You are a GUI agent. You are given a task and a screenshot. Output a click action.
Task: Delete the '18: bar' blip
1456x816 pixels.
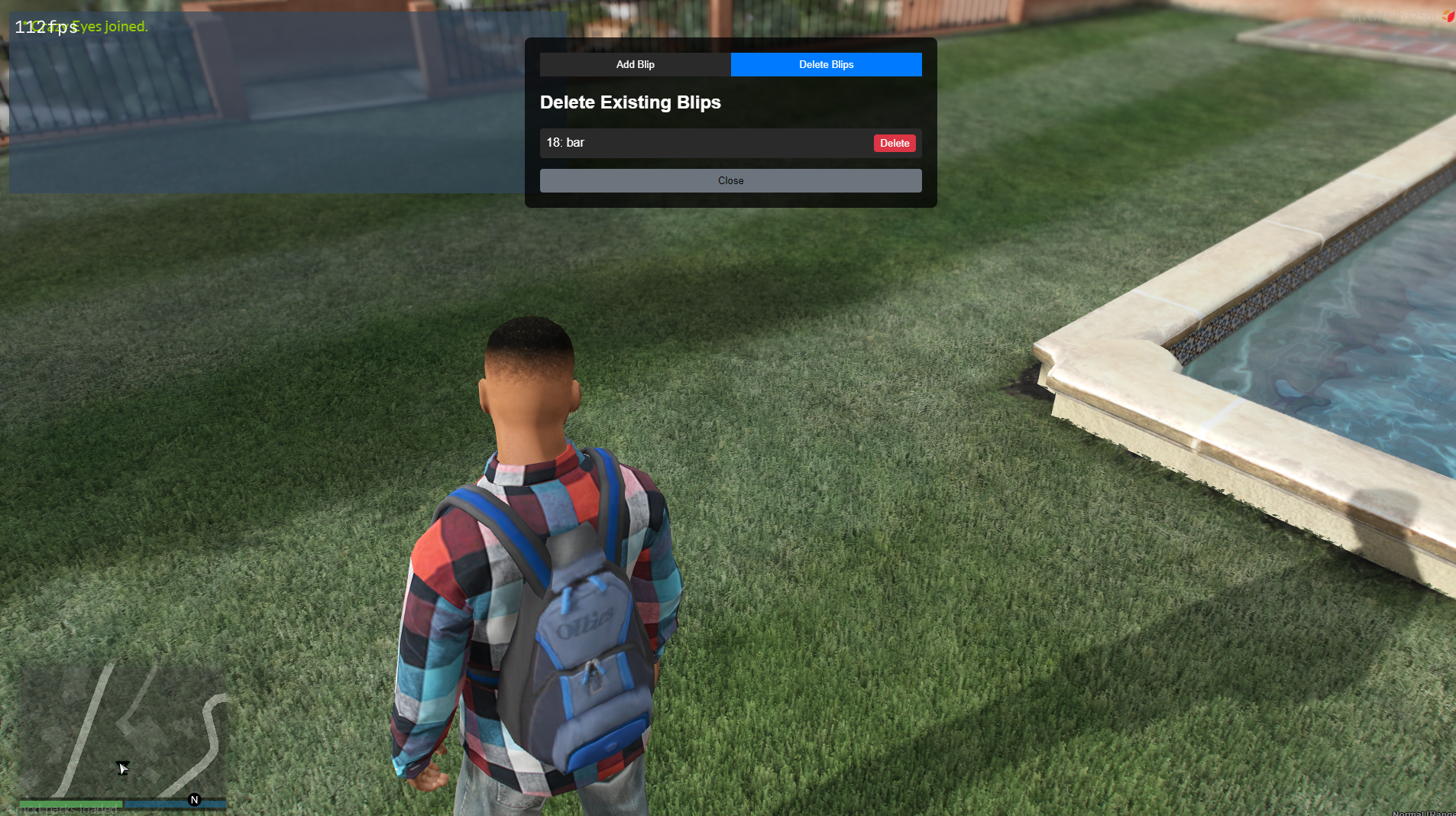(x=894, y=144)
